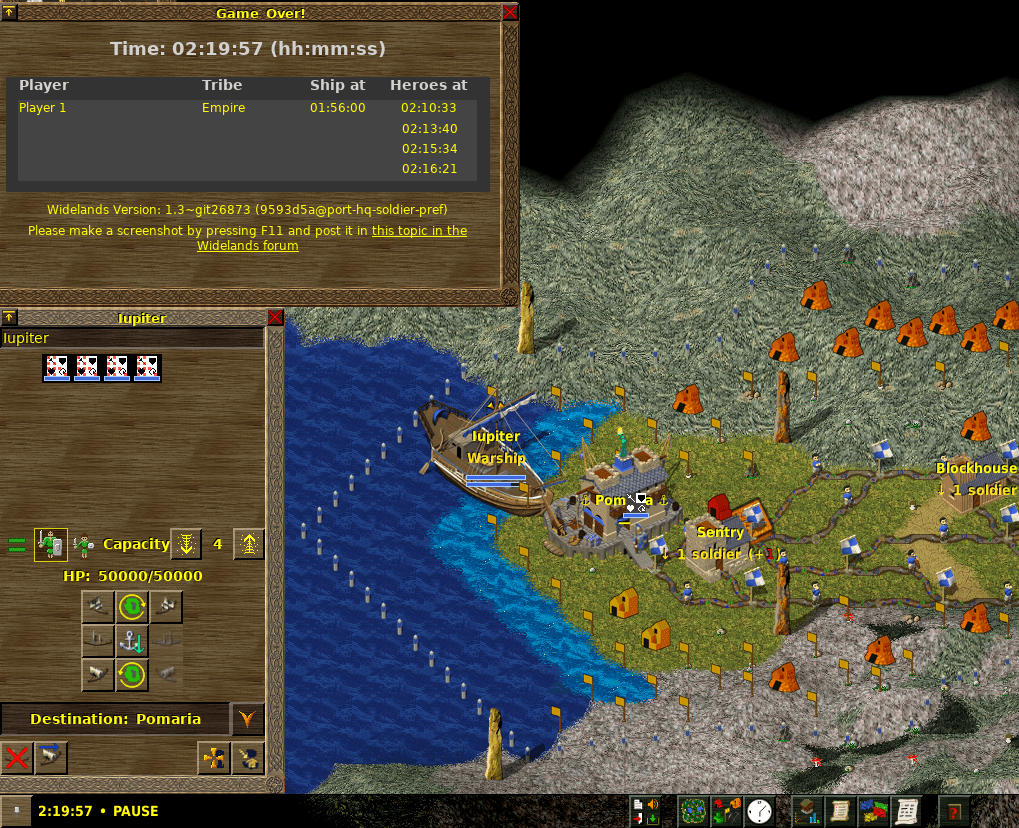Select the sword-and-shield soldier preference icon
The height and width of the screenshot is (828, 1019).
(51, 545)
